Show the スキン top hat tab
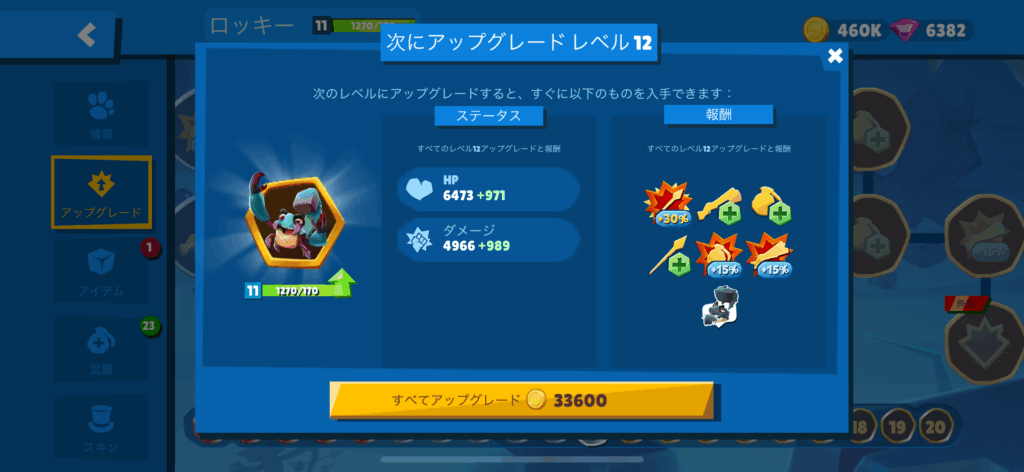Viewport: 1024px width, 472px height. point(101,425)
